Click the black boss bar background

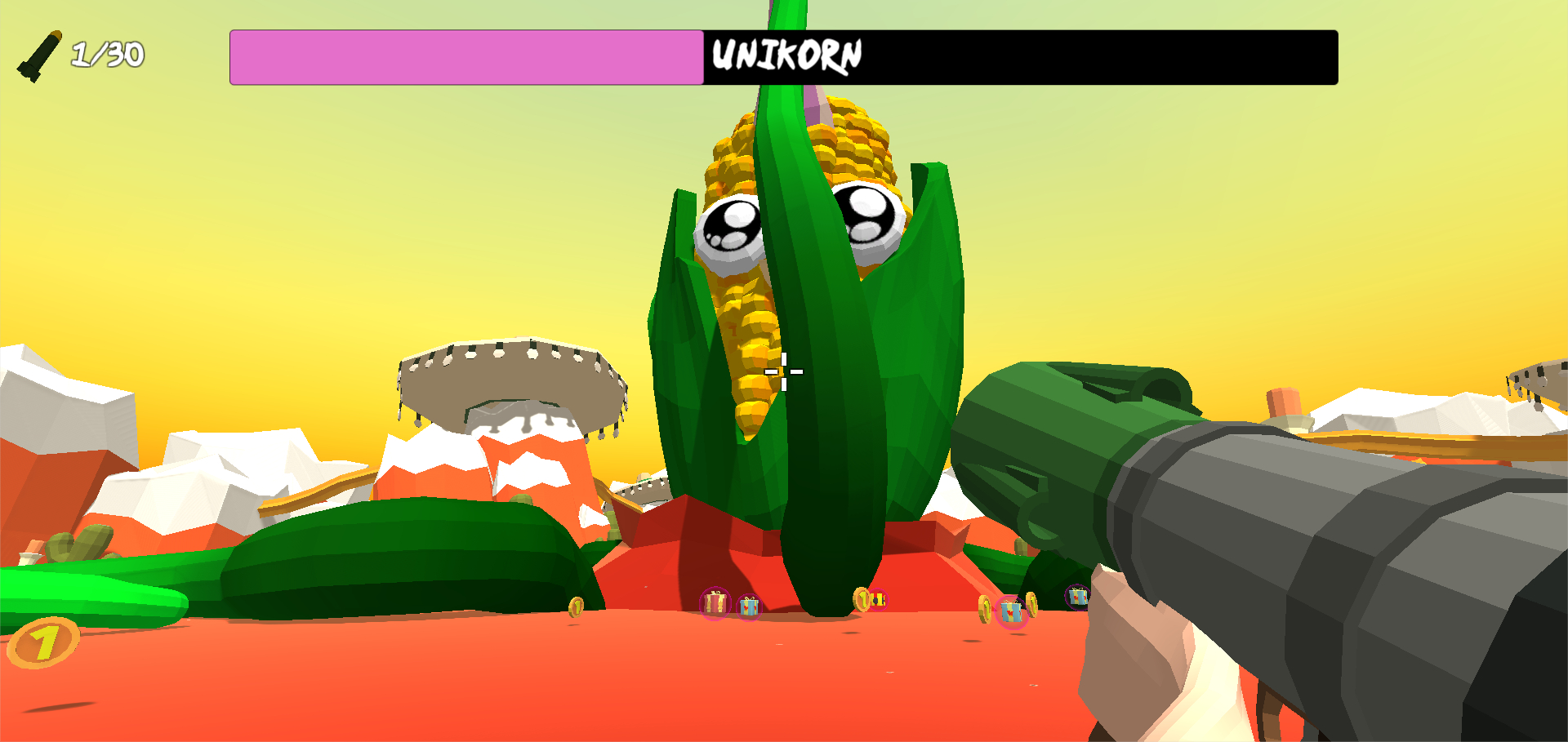[x=1143, y=55]
